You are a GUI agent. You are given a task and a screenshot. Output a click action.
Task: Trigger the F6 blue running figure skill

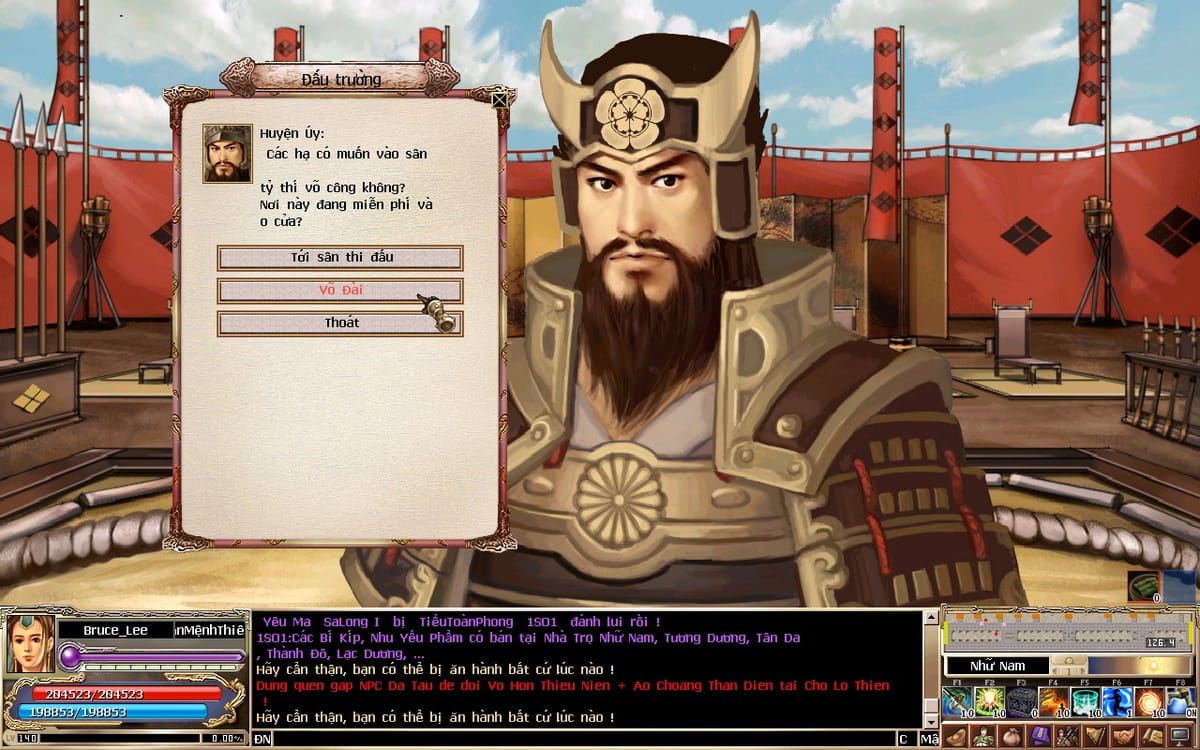tap(1117, 700)
